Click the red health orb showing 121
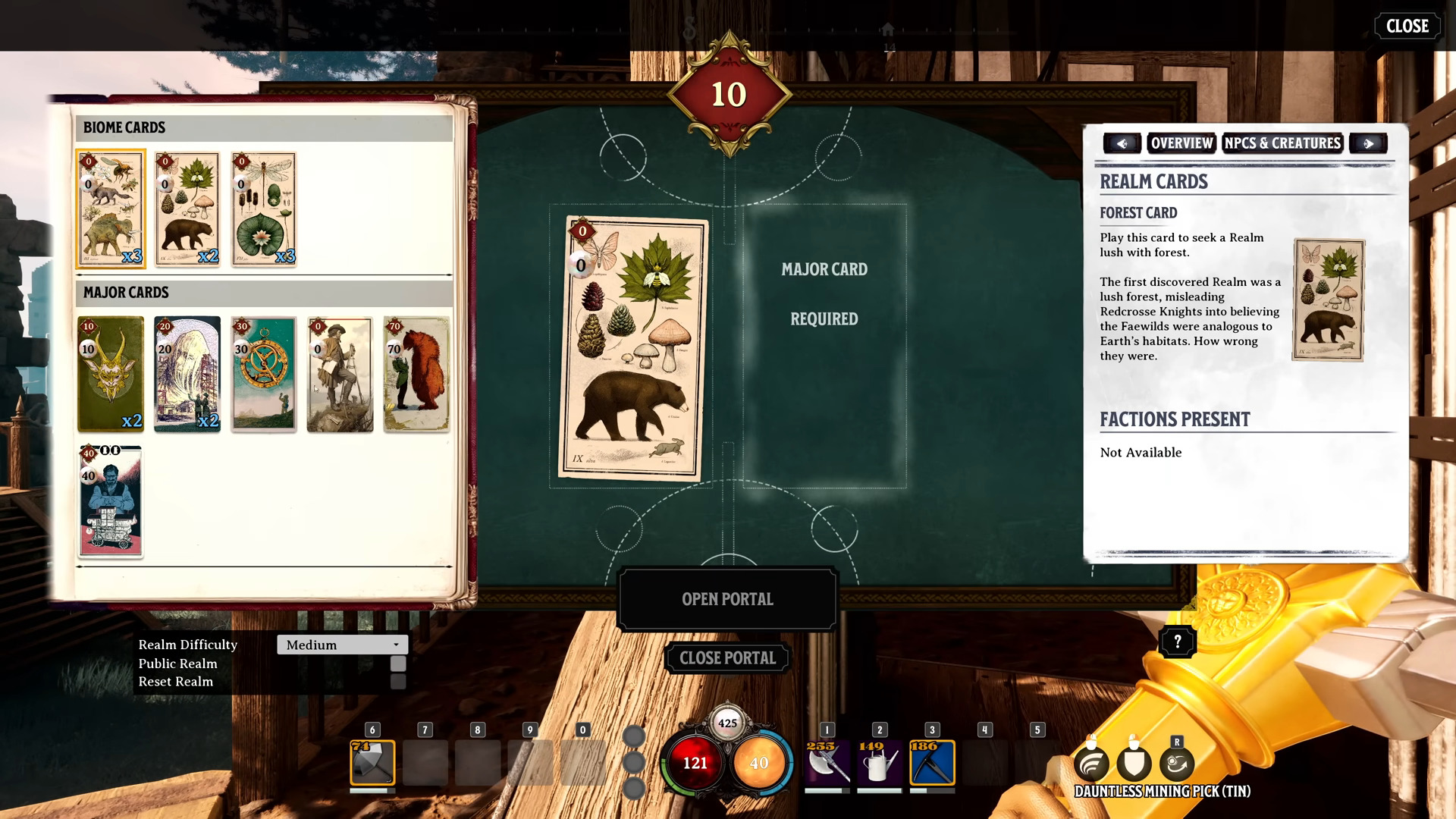 click(x=695, y=764)
